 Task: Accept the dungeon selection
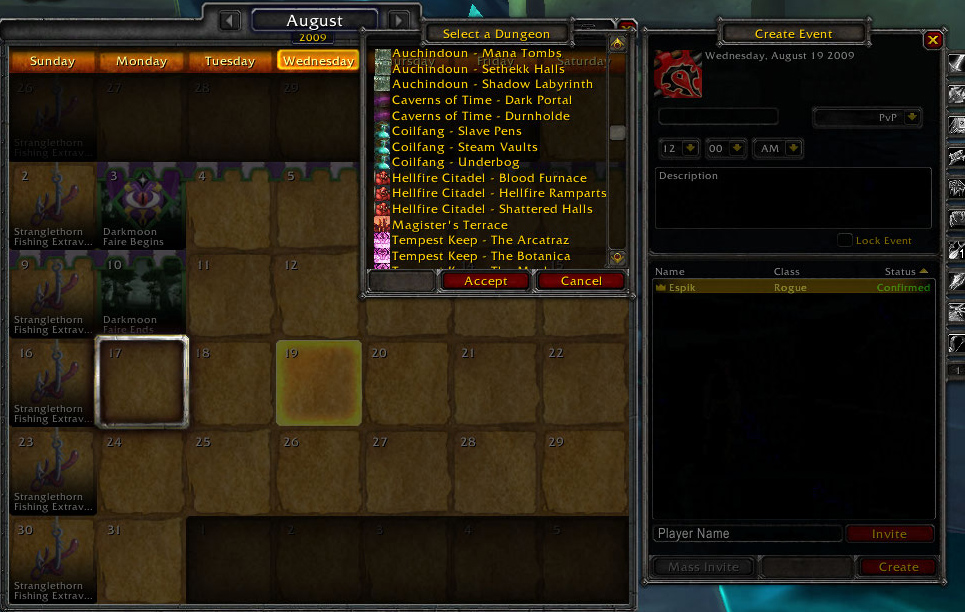point(486,281)
